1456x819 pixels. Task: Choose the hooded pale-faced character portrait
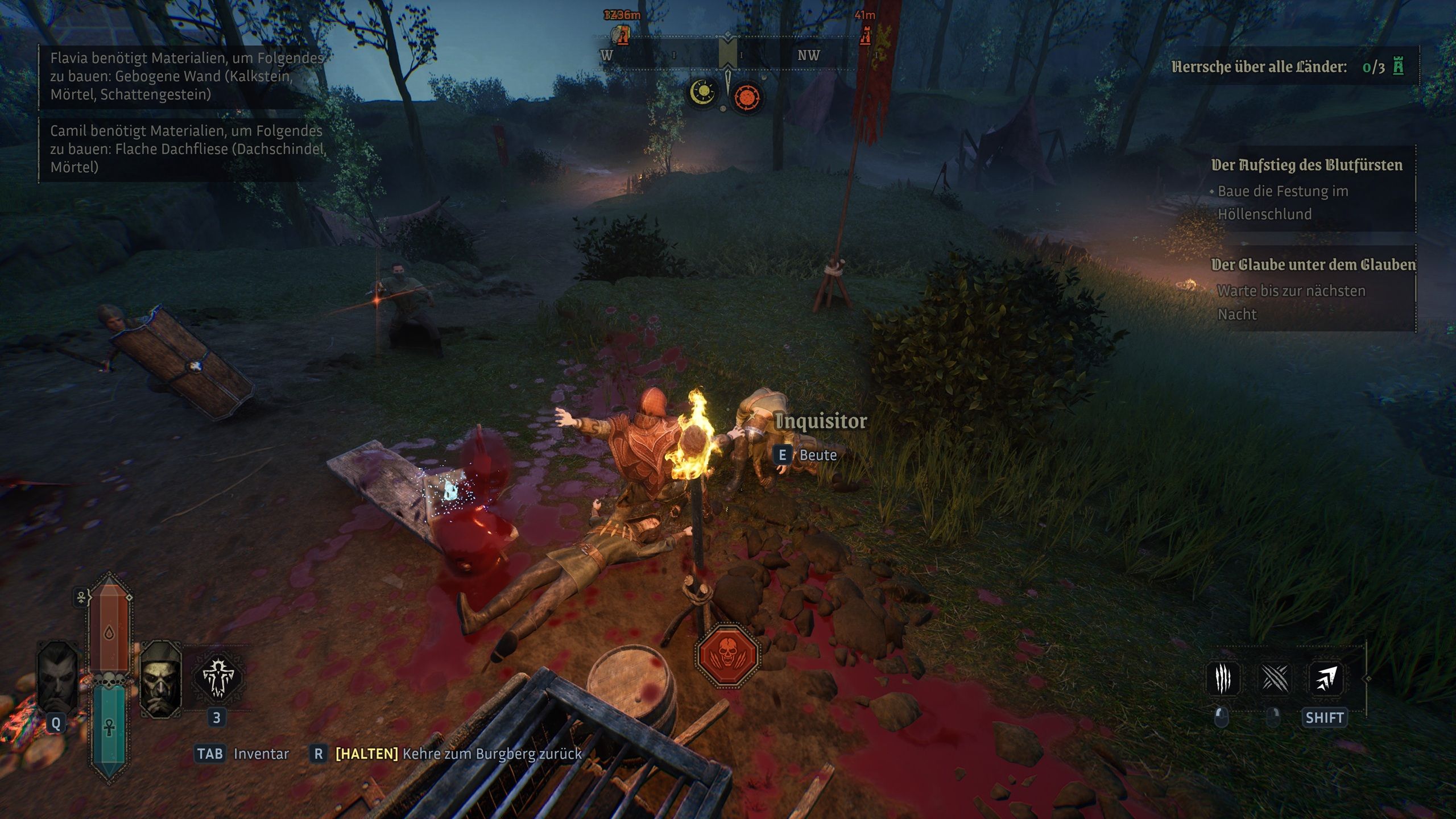[x=160, y=678]
